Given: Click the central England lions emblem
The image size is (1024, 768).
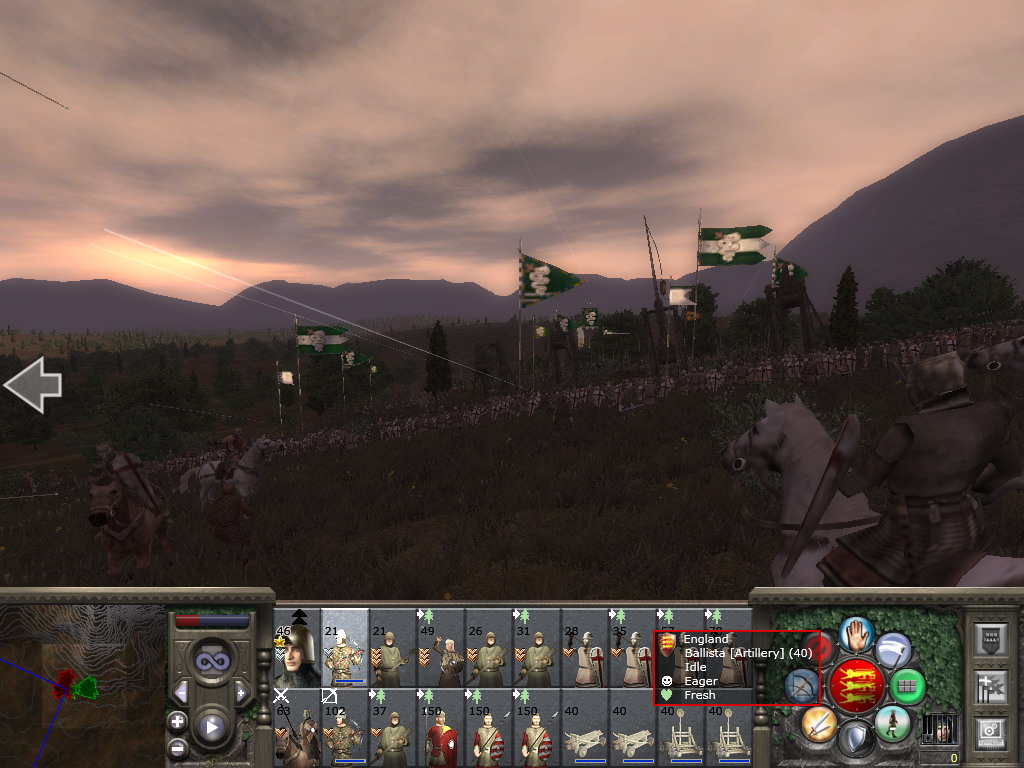Looking at the screenshot, I should 856,686.
